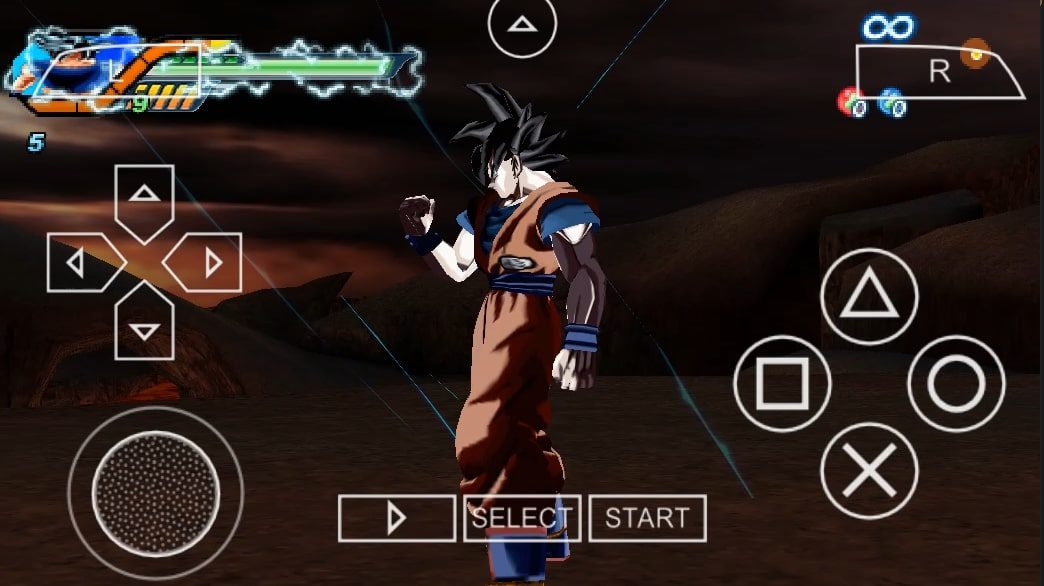Open the emulator menu with the top arrow
This screenshot has width=1044, height=586.
pos(521,24)
